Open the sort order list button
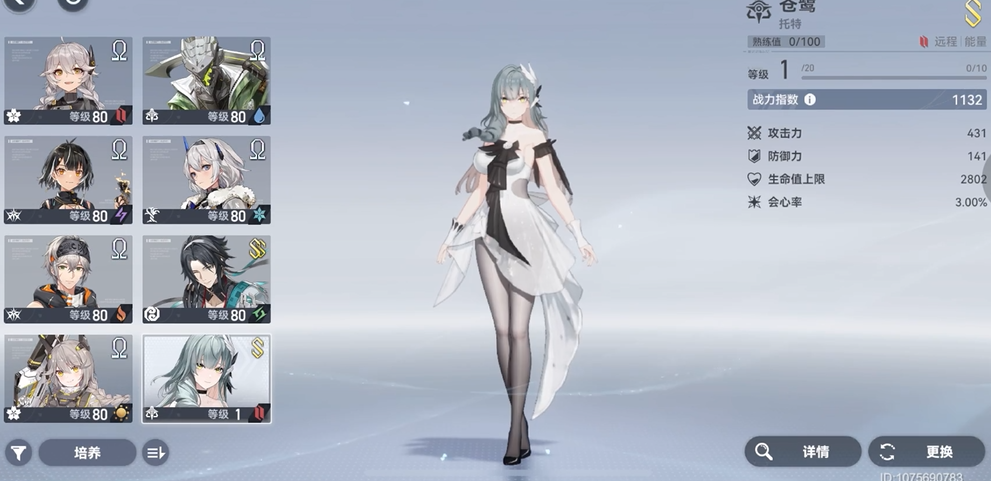Screen dimensions: 991x481 pos(155,452)
